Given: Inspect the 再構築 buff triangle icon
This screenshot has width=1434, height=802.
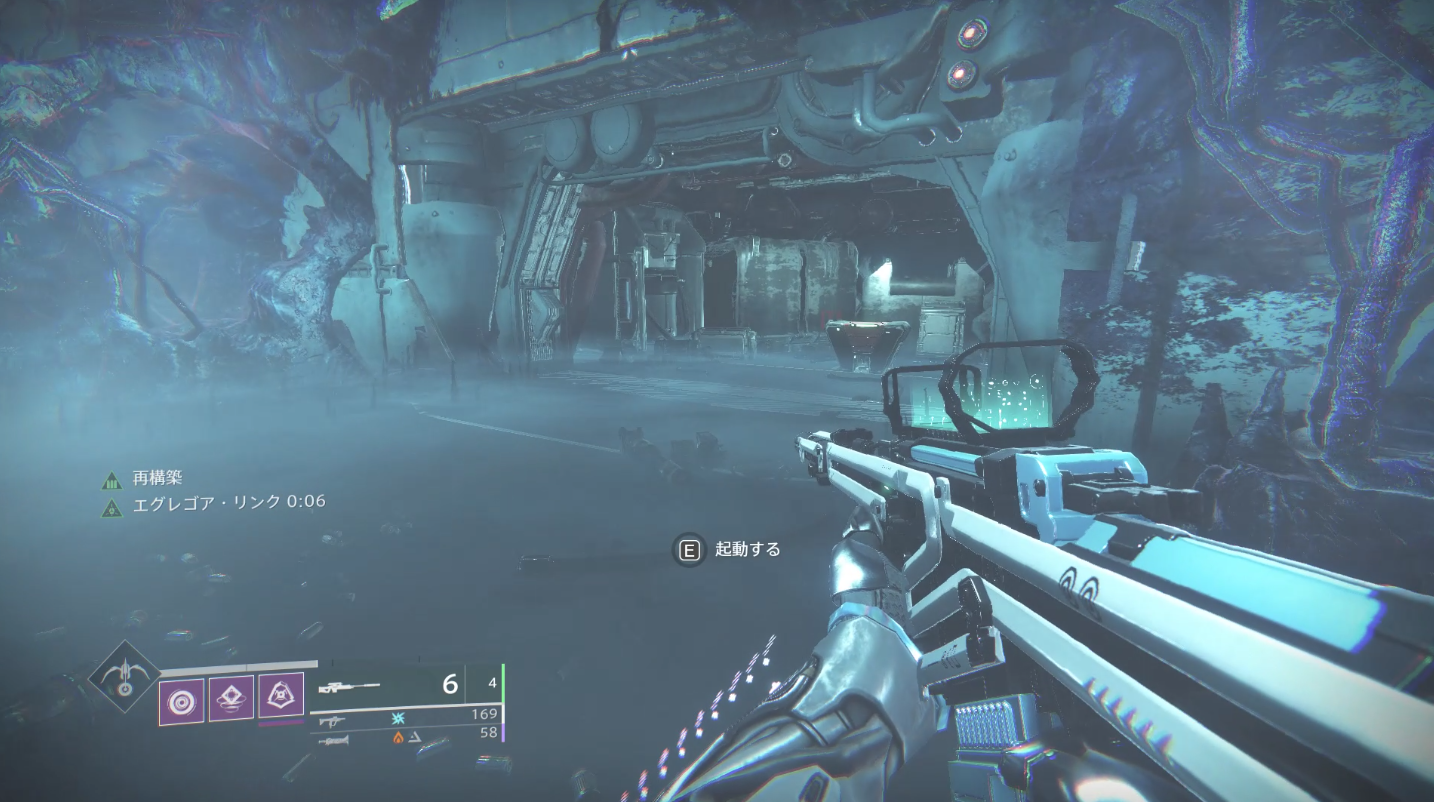Looking at the screenshot, I should (x=111, y=481).
